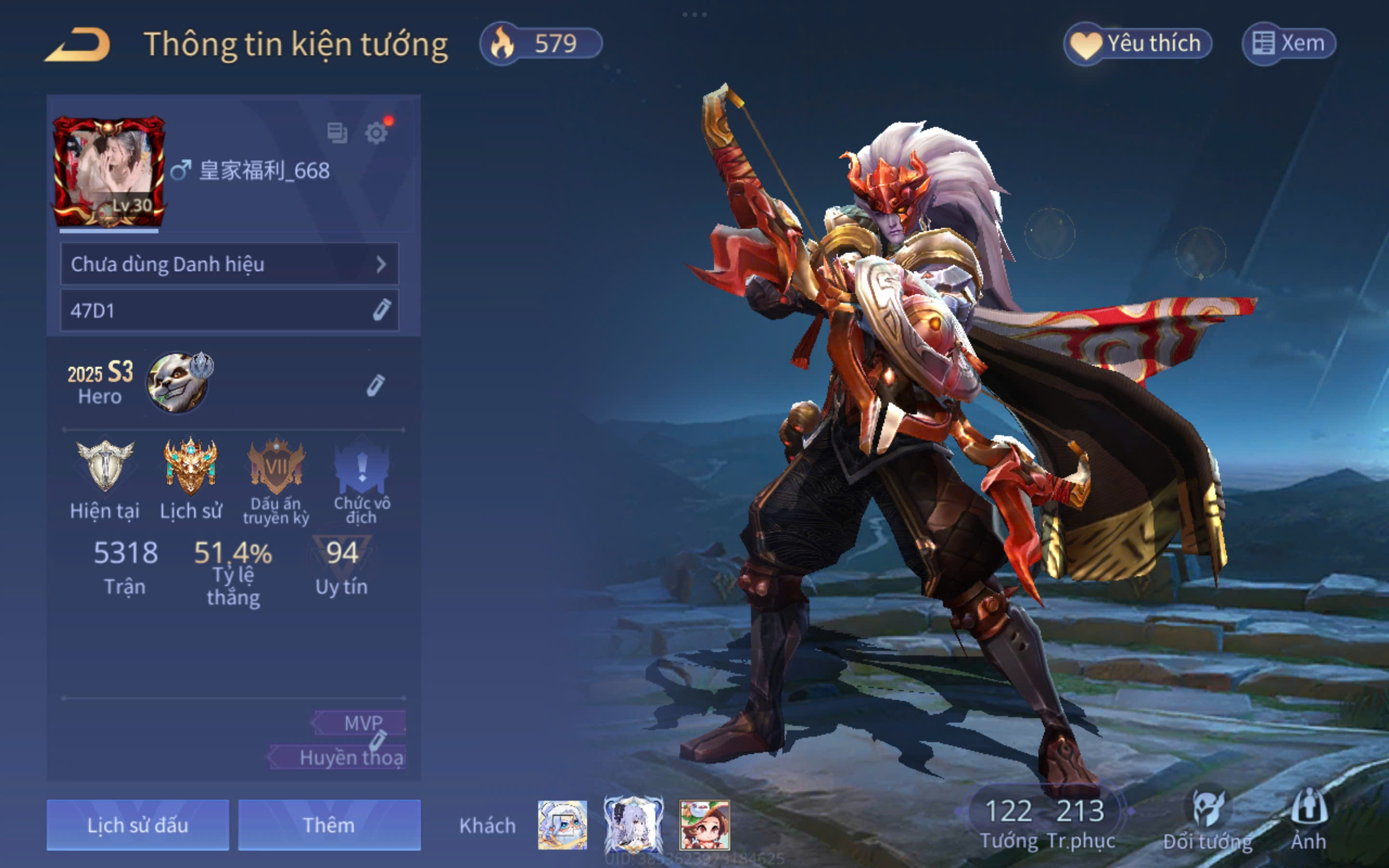
Task: Open the Chưa dùng Danh hiệu title row
Action: (x=229, y=264)
